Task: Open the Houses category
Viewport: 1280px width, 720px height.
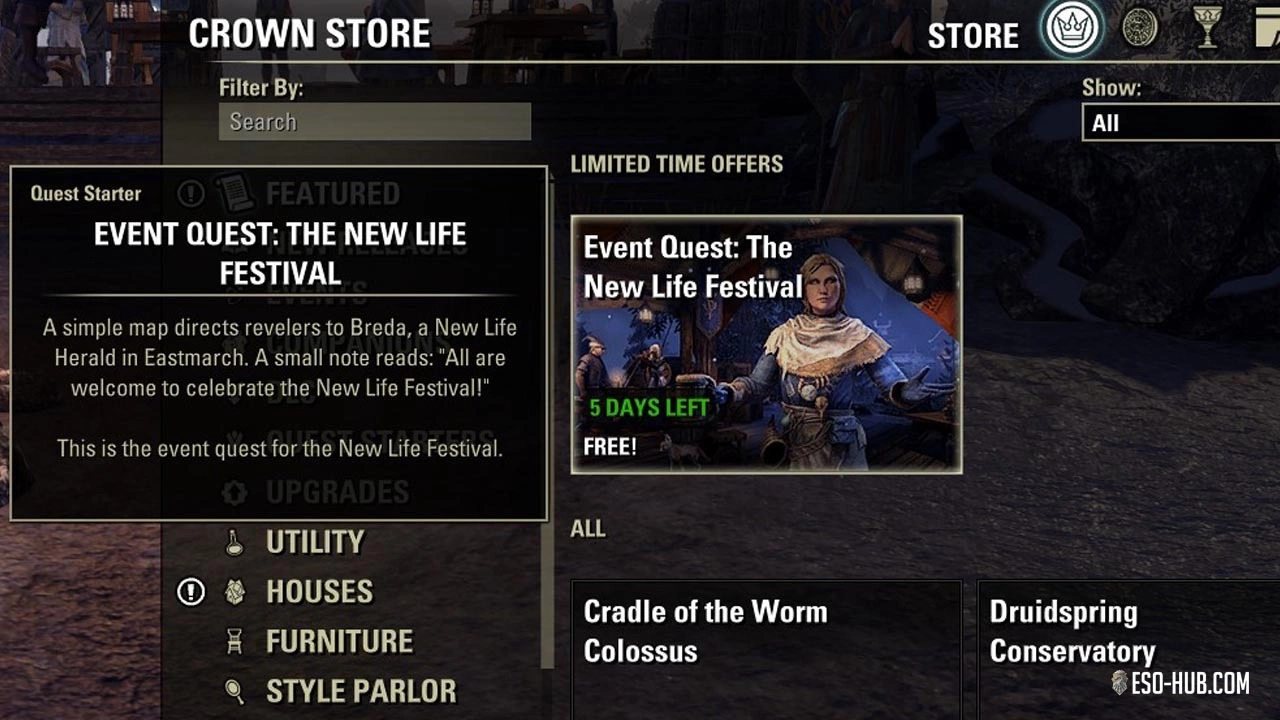Action: [319, 592]
